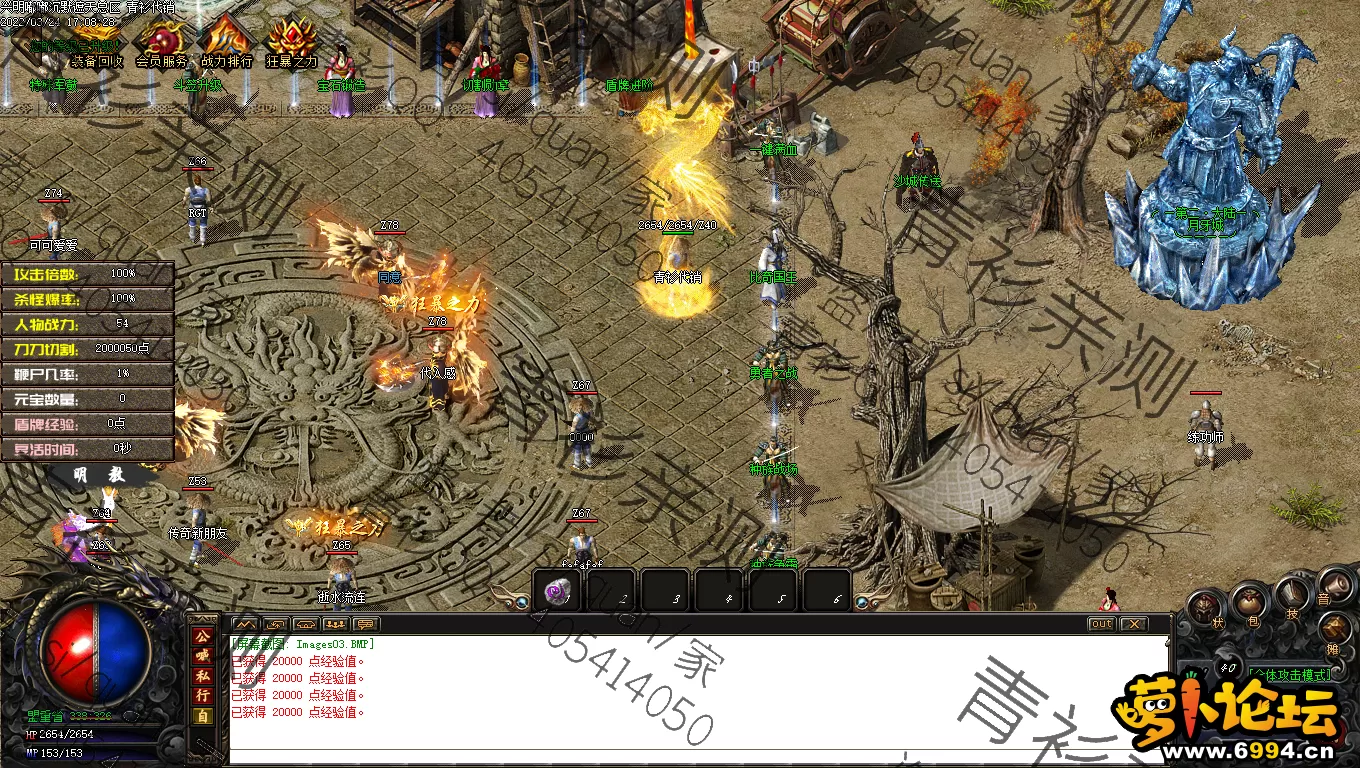The height and width of the screenshot is (768, 1360).
Task: Toggle the 全体攻击模式 attack mode label
Action: click(1292, 675)
